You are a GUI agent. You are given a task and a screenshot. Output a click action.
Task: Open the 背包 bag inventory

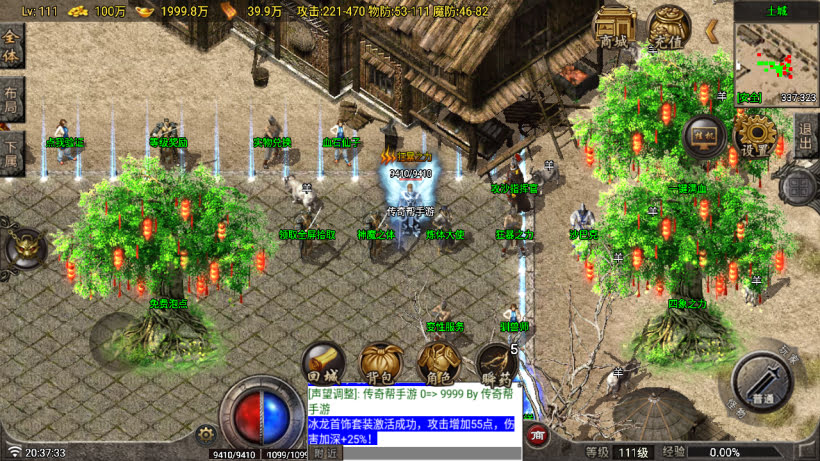coord(381,365)
